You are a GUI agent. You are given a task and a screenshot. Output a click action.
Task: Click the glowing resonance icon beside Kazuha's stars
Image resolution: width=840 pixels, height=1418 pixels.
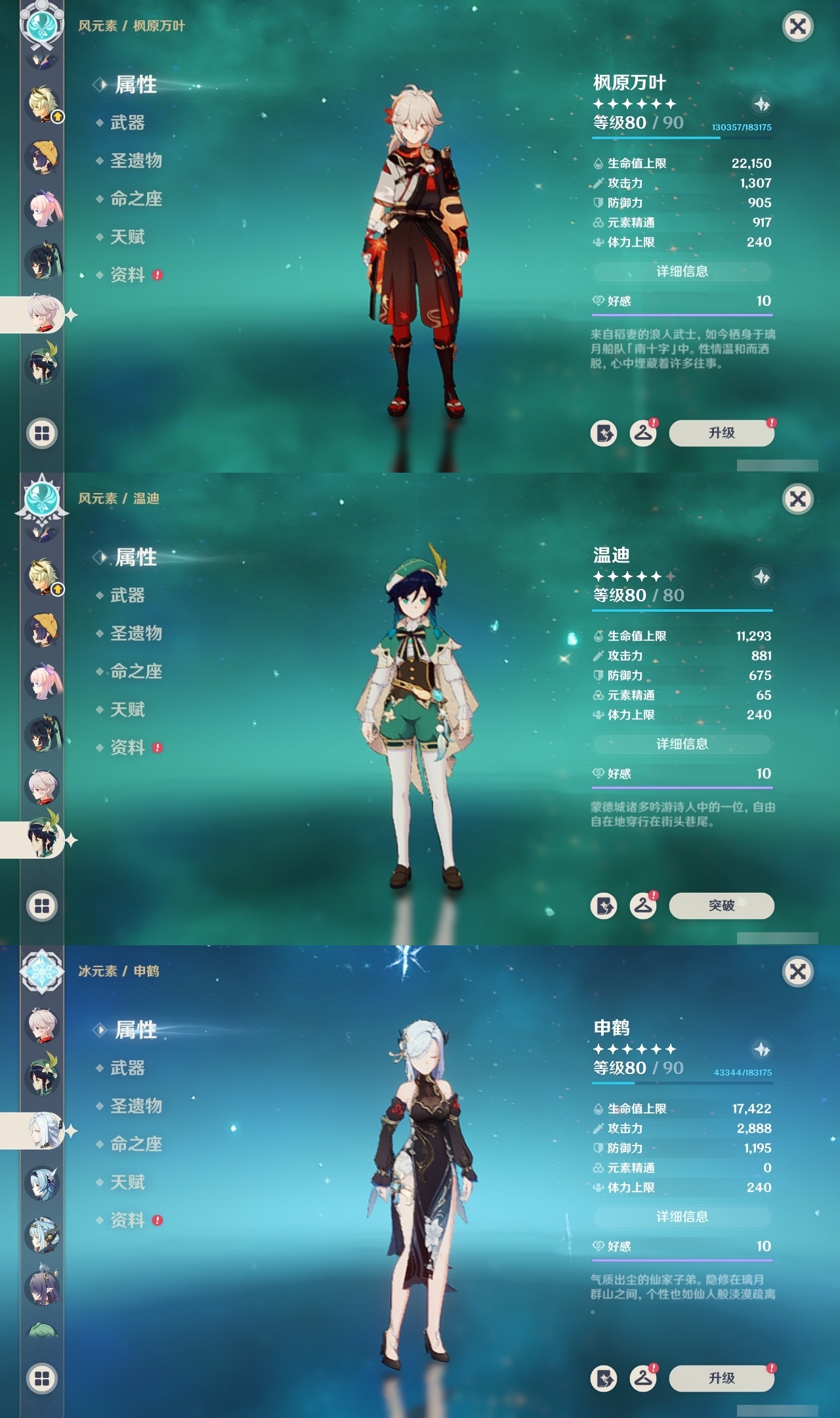tap(761, 104)
